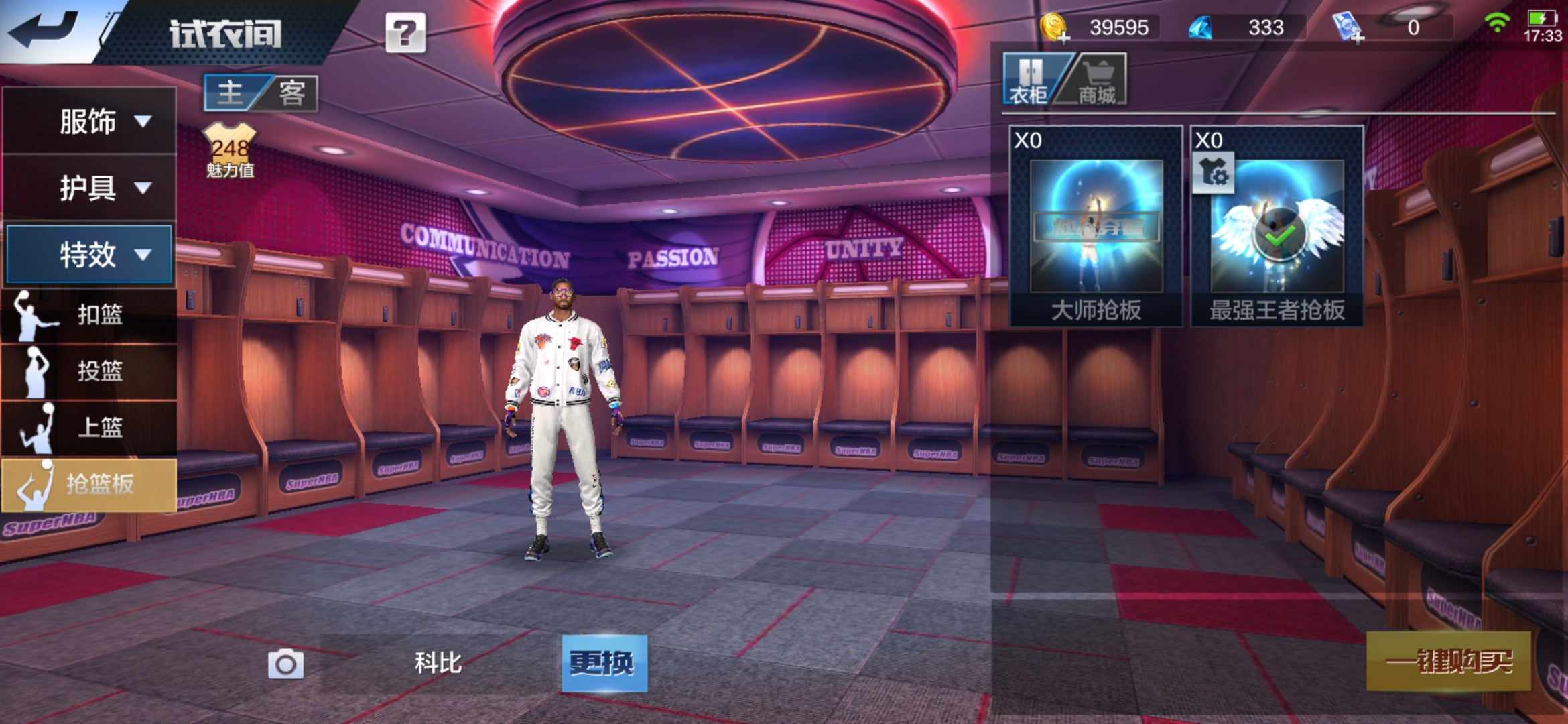Open the question mark help button
Viewport: 1568px width, 724px height.
point(405,32)
